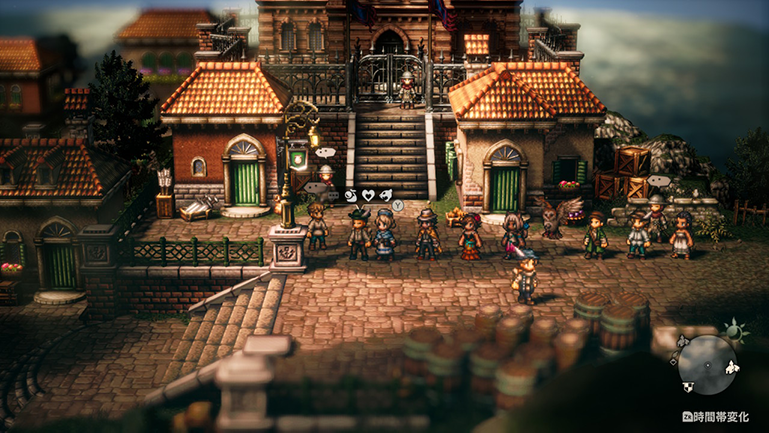Choose the heart path action icon

tap(367, 193)
